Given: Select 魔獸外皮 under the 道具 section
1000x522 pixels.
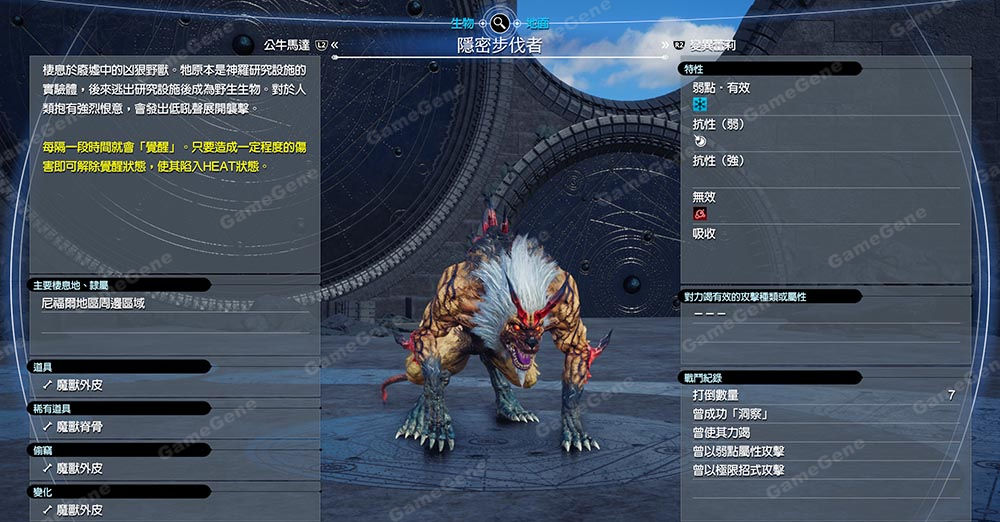Looking at the screenshot, I should coord(79,384).
